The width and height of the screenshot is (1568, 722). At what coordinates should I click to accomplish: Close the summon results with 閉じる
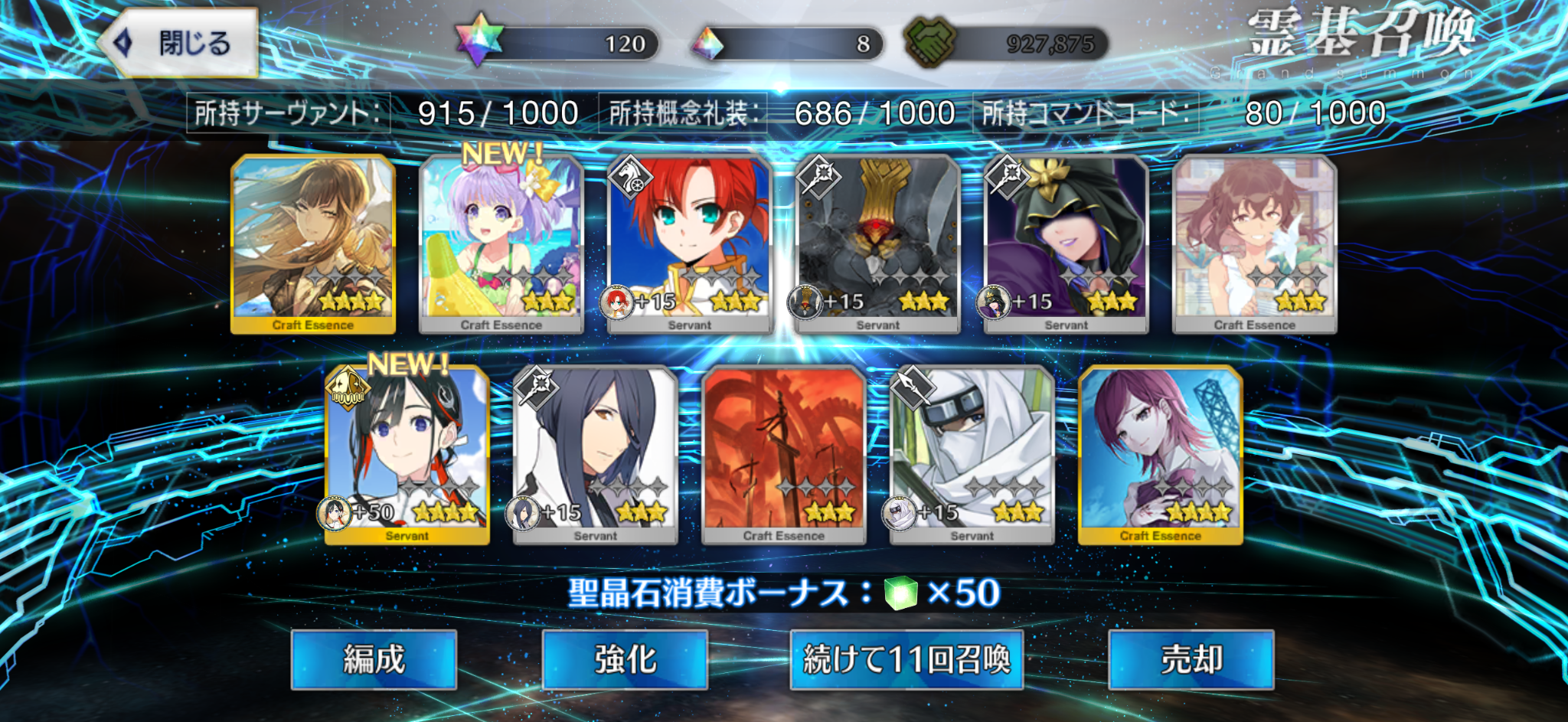click(x=179, y=43)
